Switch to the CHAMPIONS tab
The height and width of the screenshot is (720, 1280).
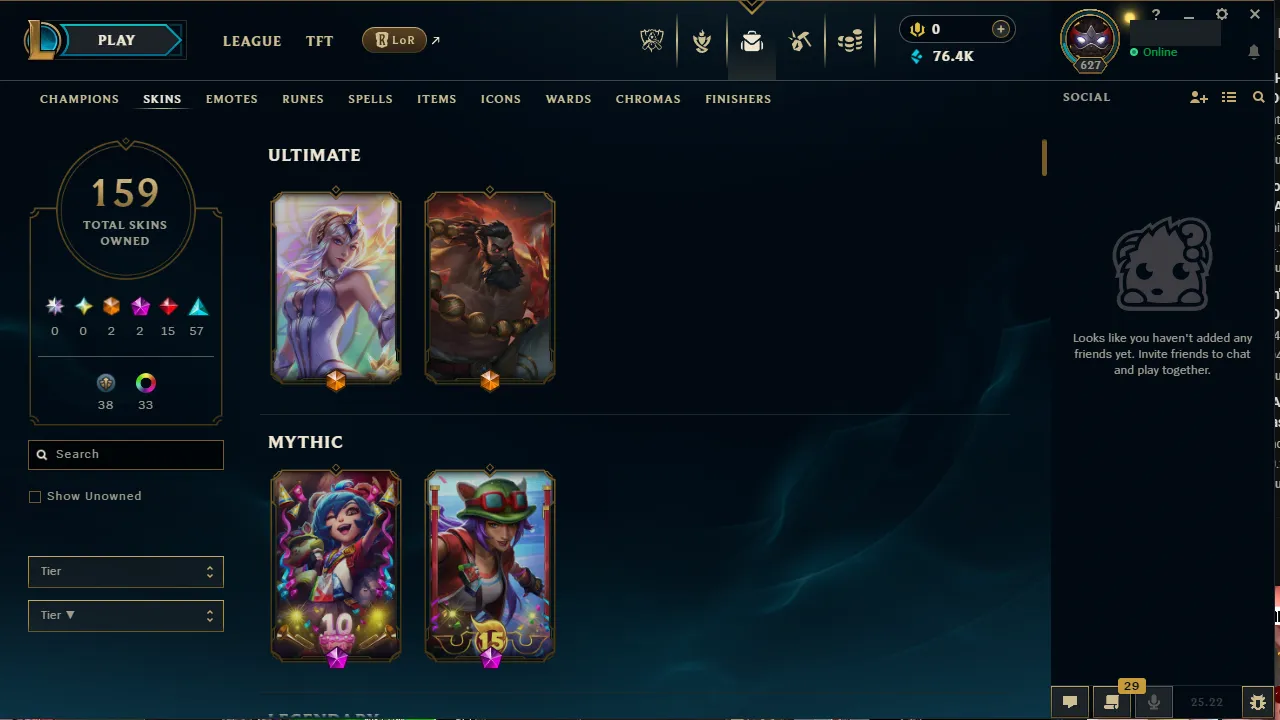[79, 99]
